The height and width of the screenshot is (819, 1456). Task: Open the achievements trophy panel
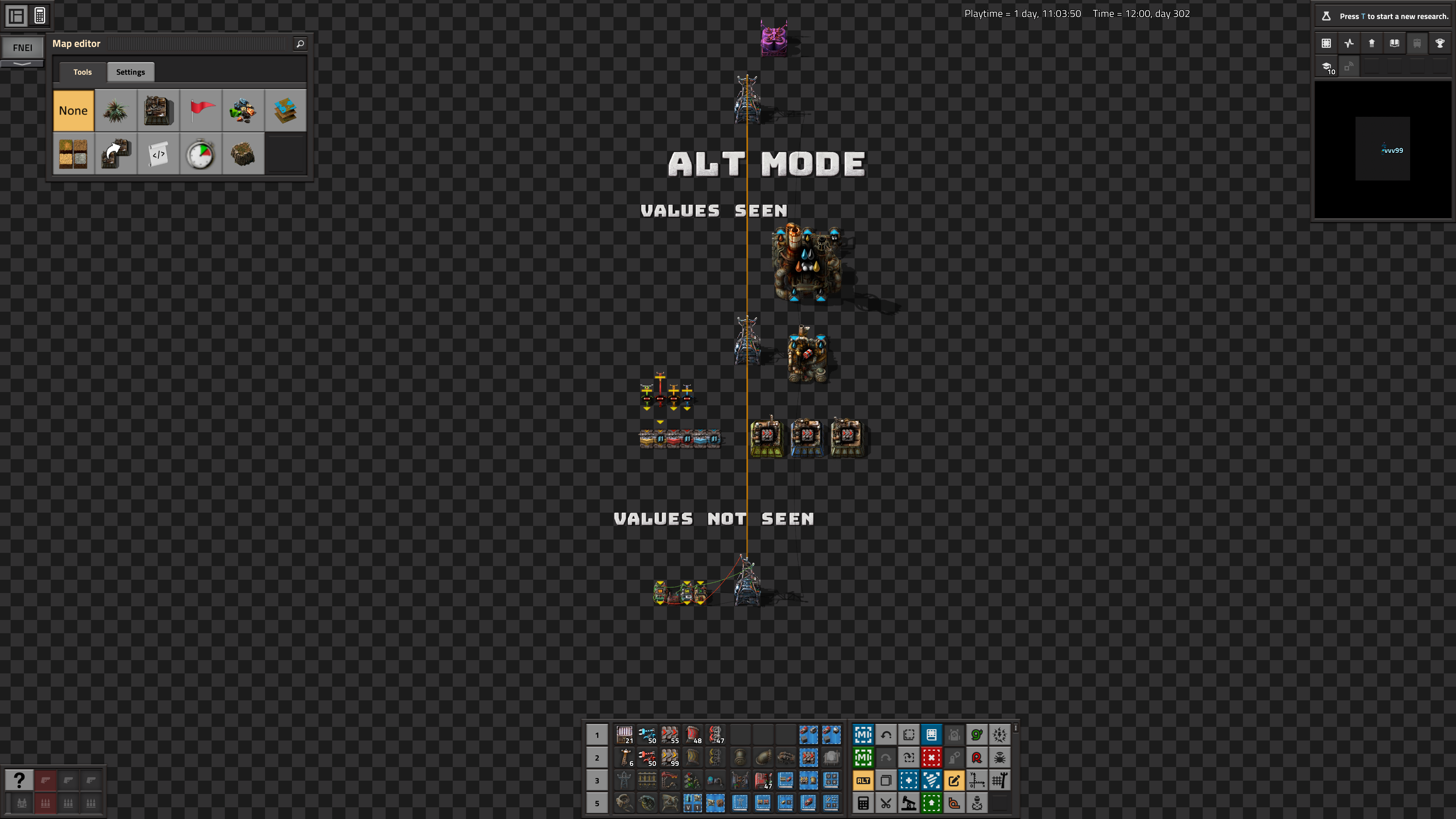pos(1440,44)
